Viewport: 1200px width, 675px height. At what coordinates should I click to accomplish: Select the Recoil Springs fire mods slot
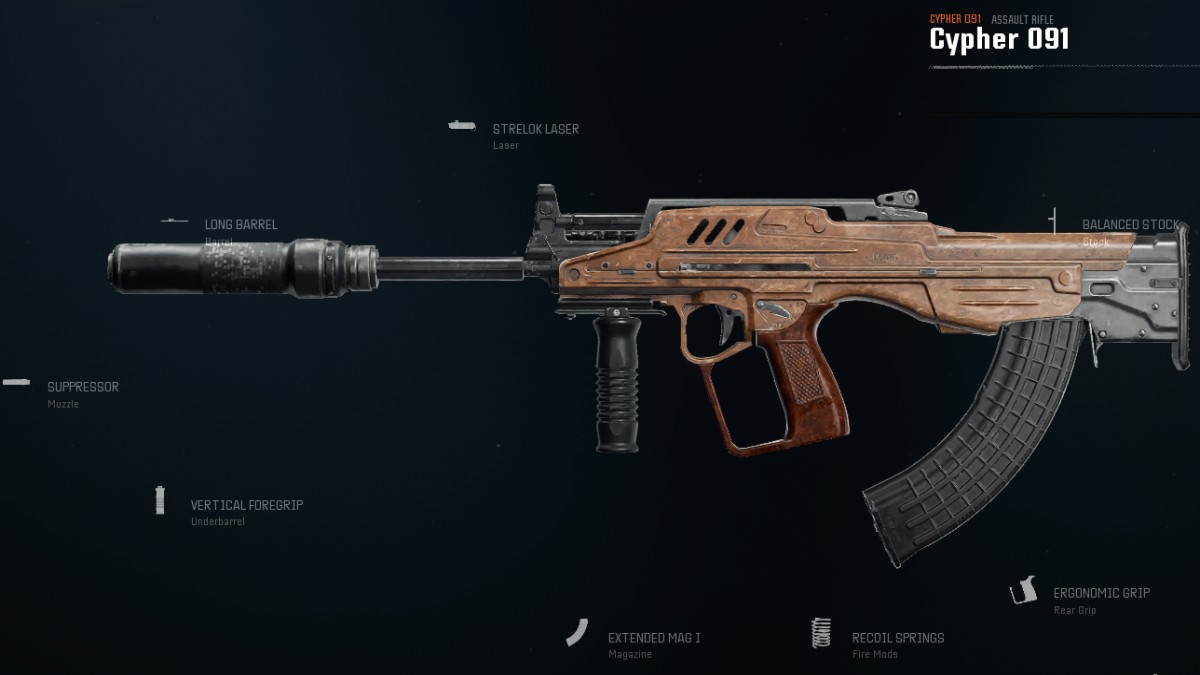tap(897, 638)
